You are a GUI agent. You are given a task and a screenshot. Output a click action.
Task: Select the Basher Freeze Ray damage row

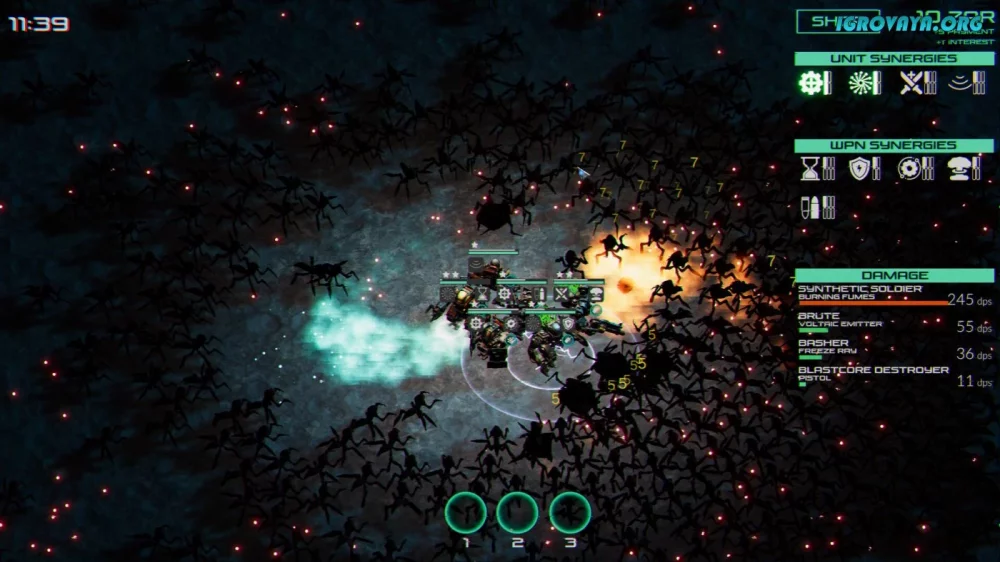894,349
